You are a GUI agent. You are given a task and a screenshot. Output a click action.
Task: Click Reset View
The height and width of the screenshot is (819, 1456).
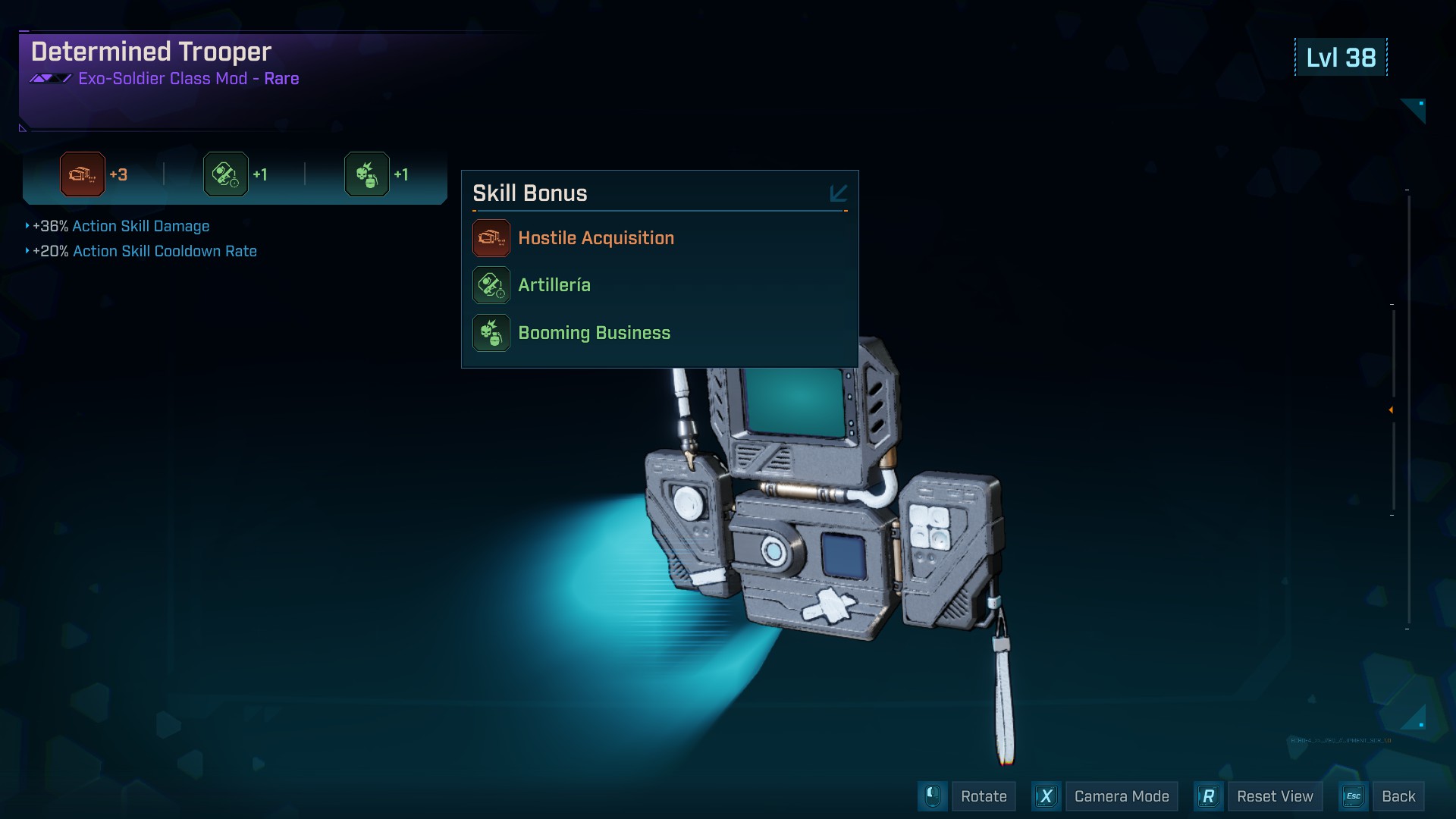tap(1275, 796)
